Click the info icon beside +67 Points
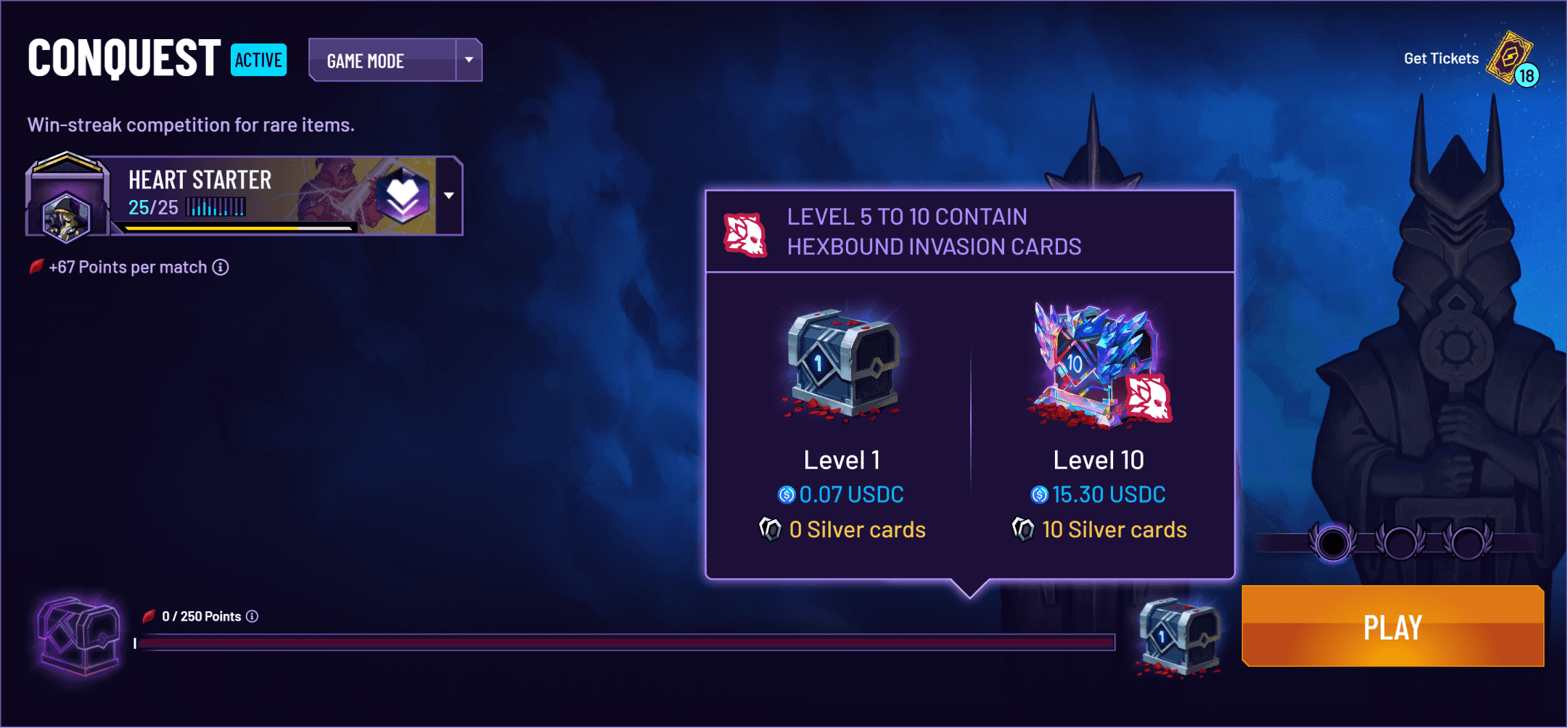 (x=220, y=267)
